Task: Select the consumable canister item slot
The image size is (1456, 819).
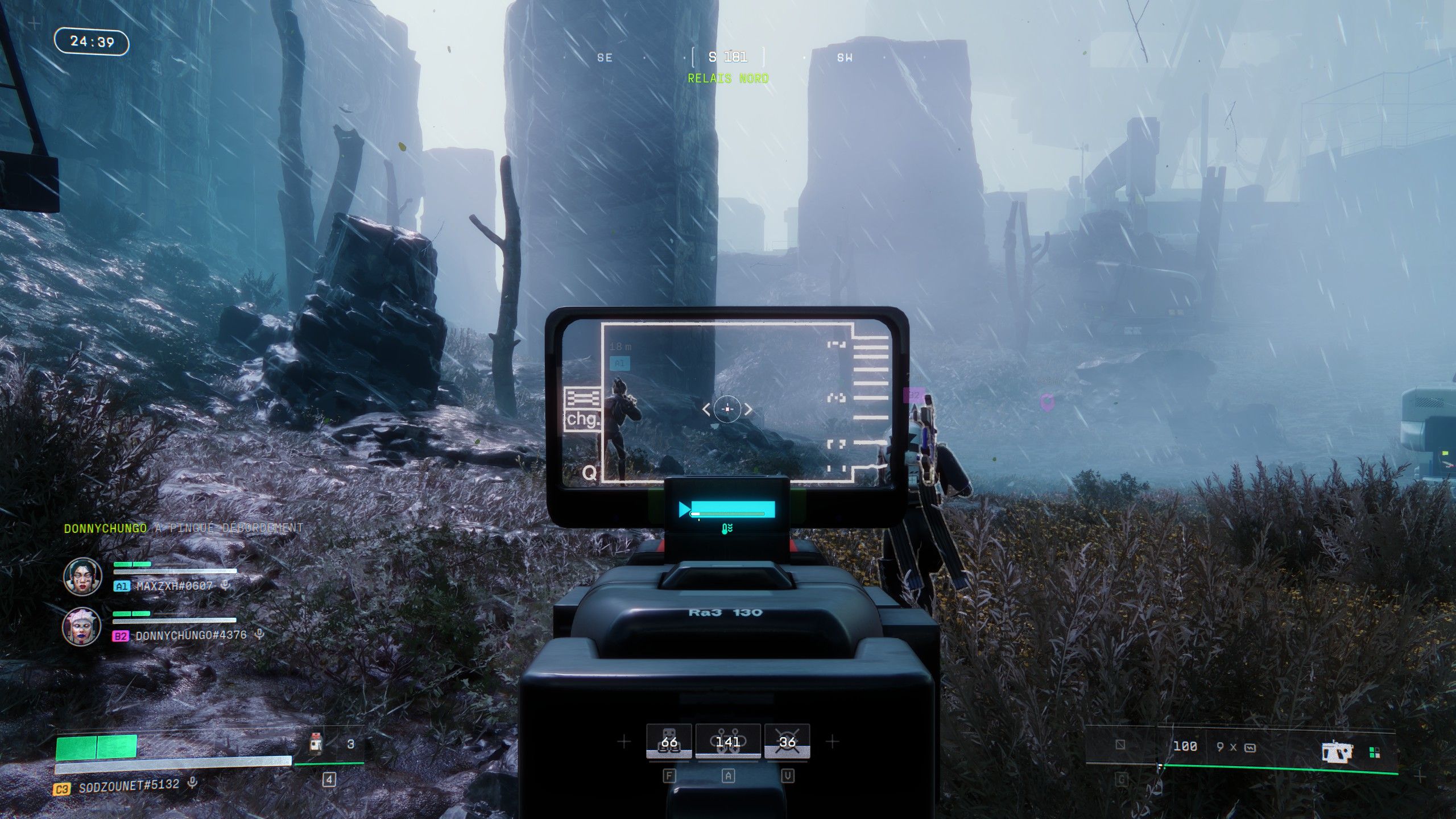Action: click(316, 744)
